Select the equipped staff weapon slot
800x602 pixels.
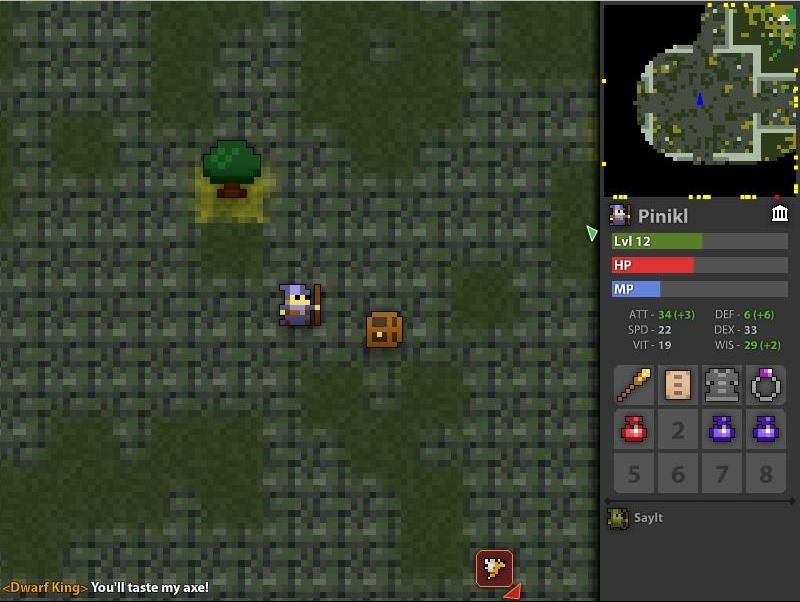(x=634, y=385)
